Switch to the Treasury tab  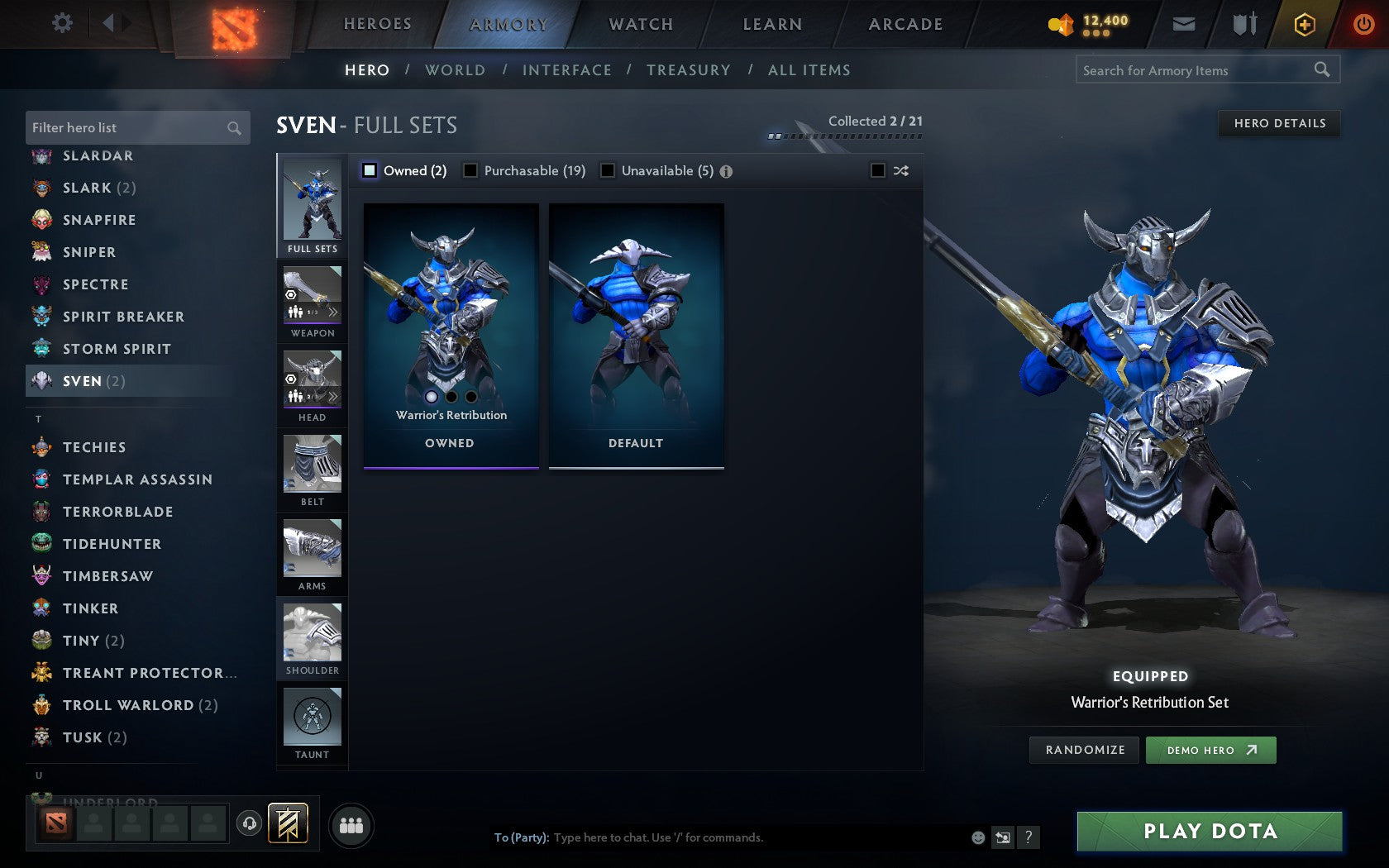click(690, 70)
